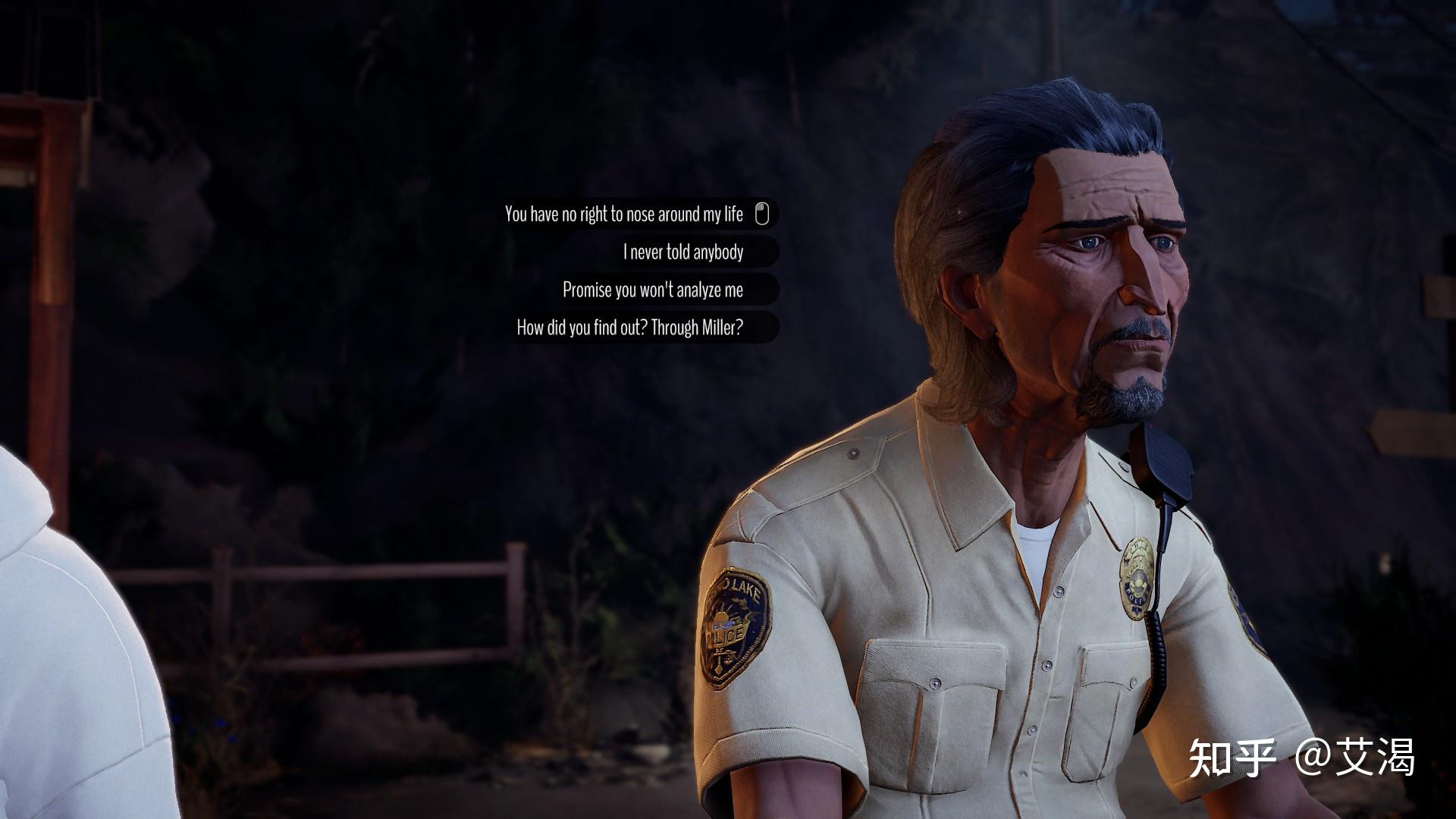Ask "How did you find out? Through Miller?"
The width and height of the screenshot is (1456, 819).
629,328
